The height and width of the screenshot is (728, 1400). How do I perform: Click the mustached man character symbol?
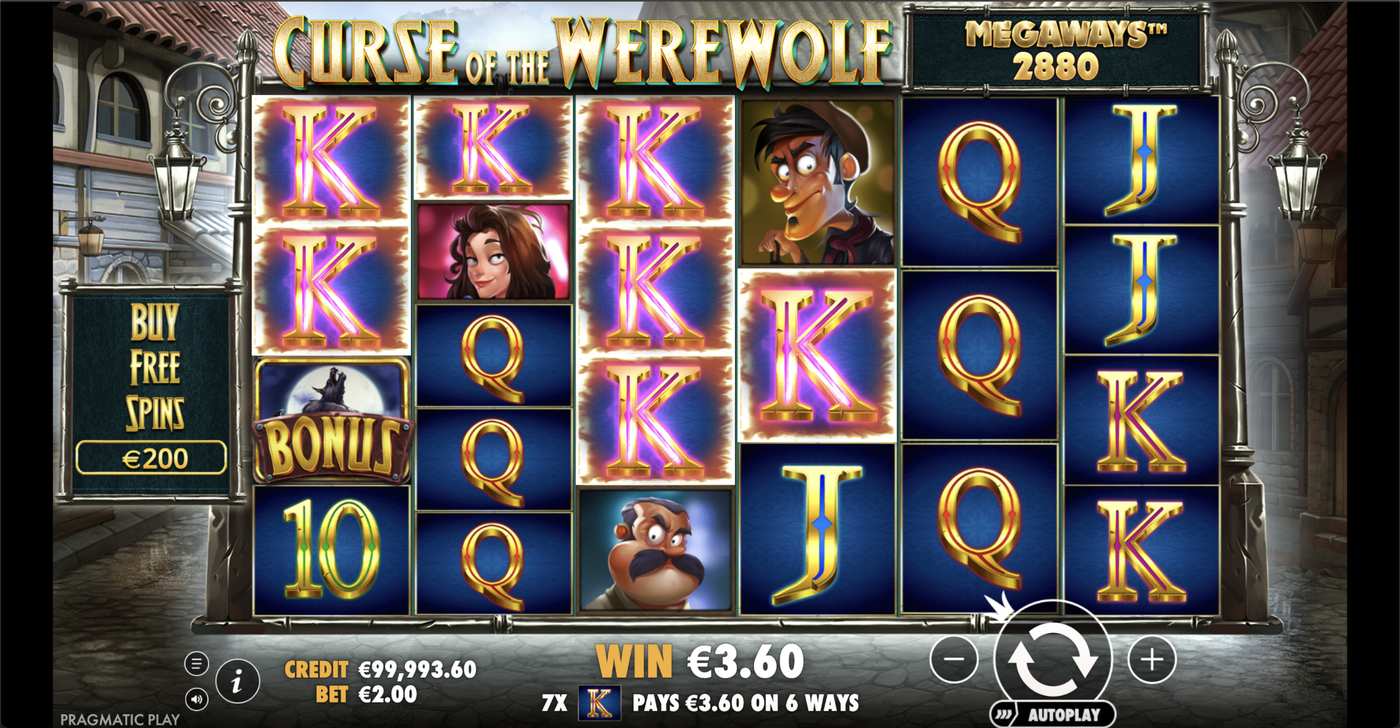[655, 550]
